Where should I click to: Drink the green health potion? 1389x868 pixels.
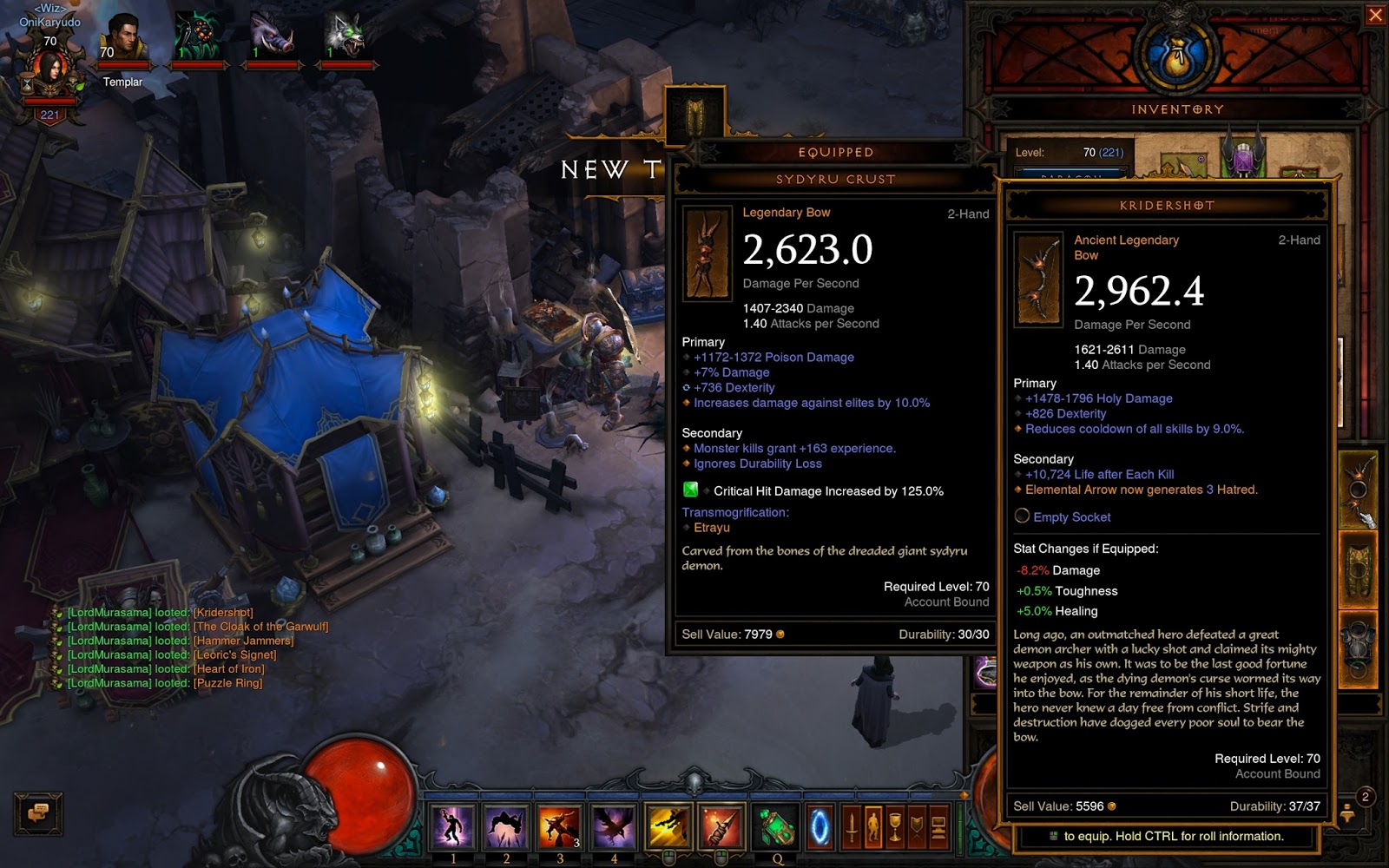(775, 827)
